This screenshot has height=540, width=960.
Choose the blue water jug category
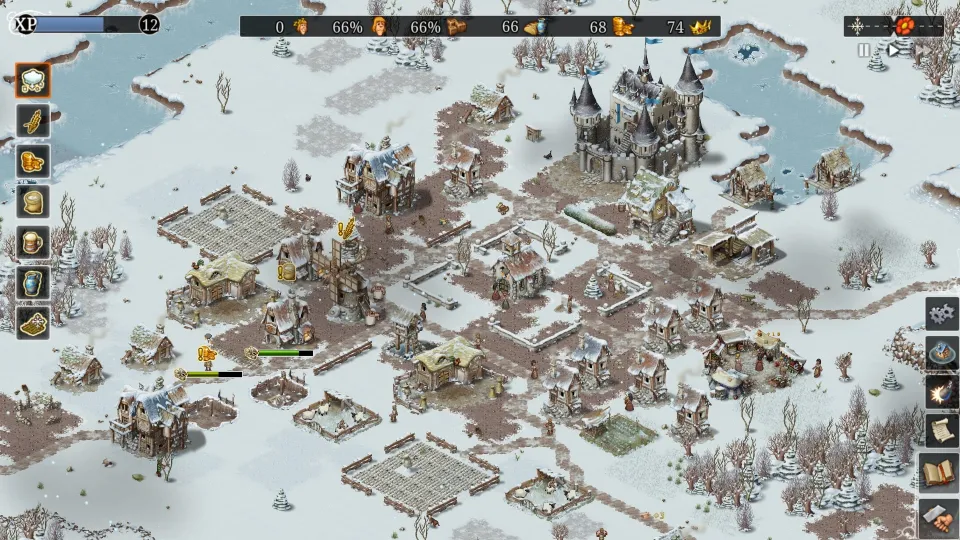34,282
